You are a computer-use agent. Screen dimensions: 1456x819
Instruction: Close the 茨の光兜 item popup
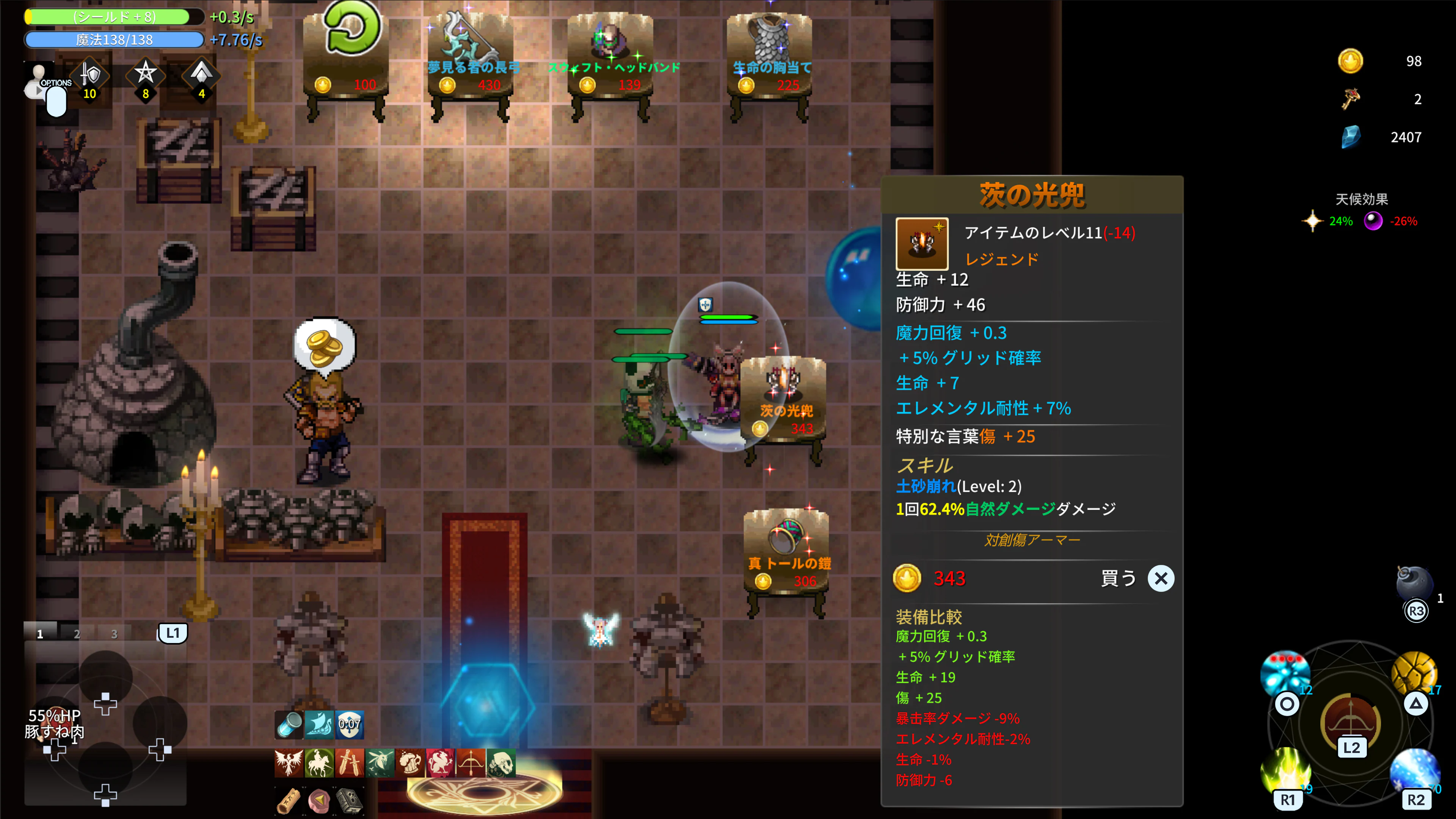click(1161, 578)
